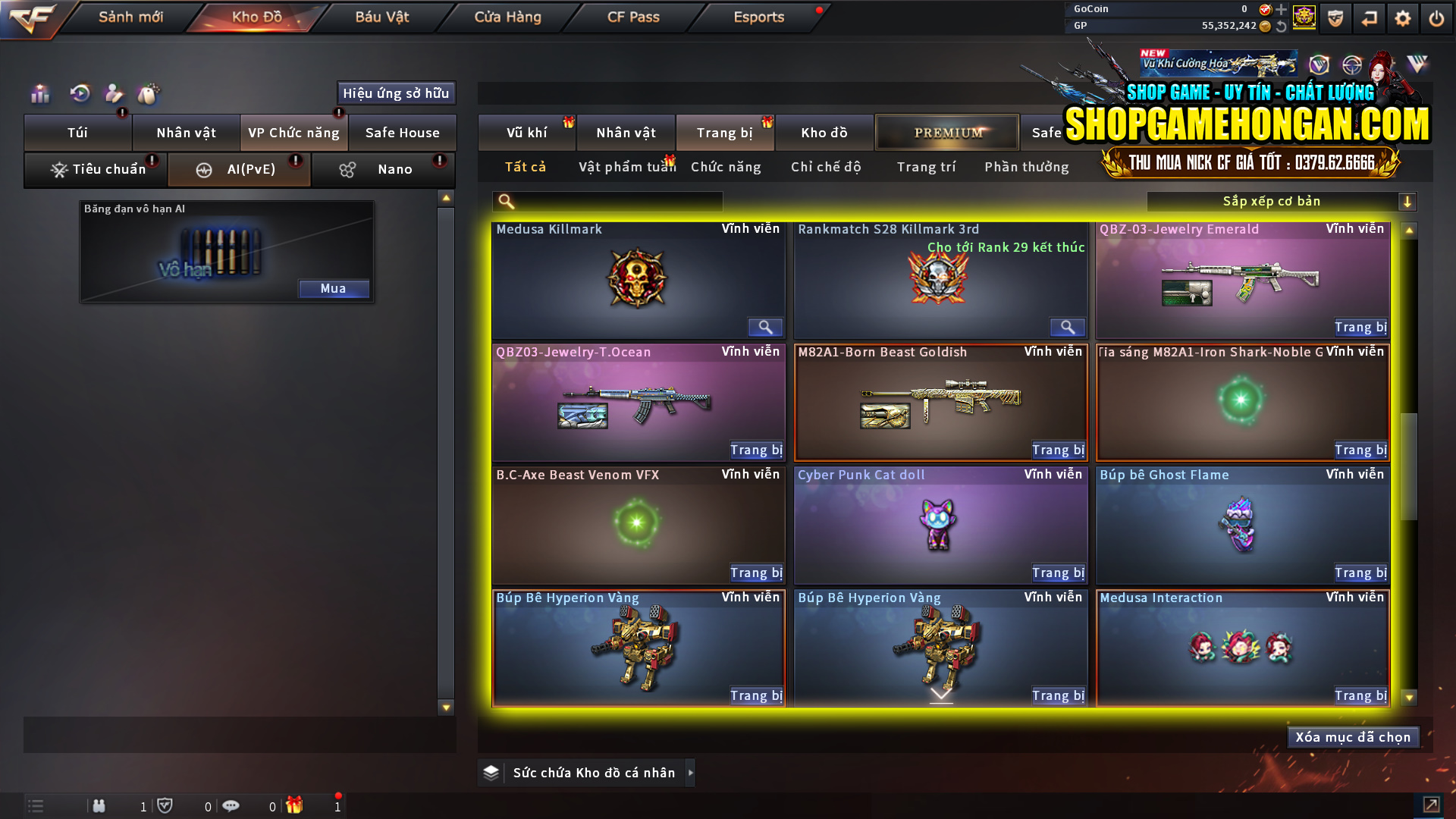1456x819 pixels.
Task: Click the gift box icon in bottom status bar
Action: coord(296,805)
